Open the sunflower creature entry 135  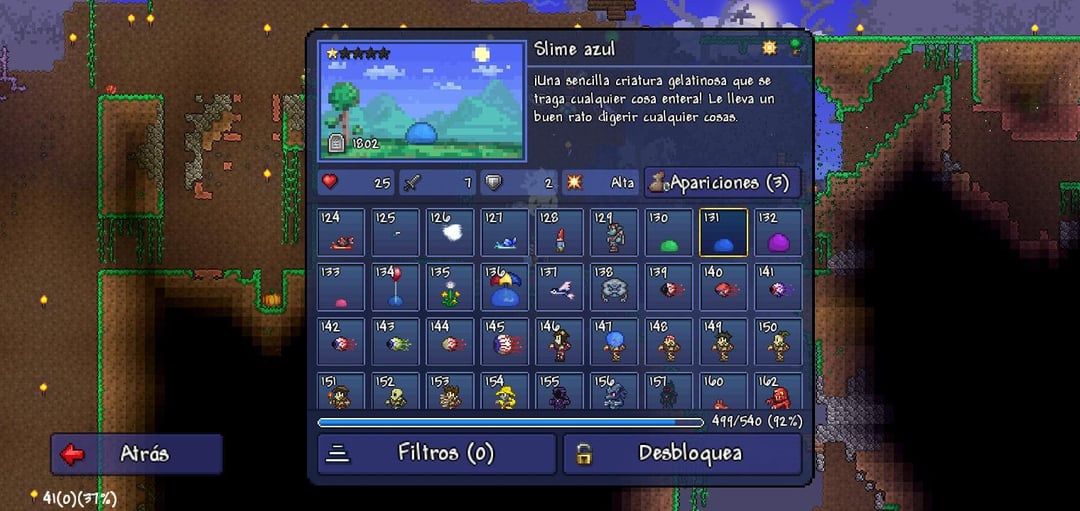click(451, 288)
